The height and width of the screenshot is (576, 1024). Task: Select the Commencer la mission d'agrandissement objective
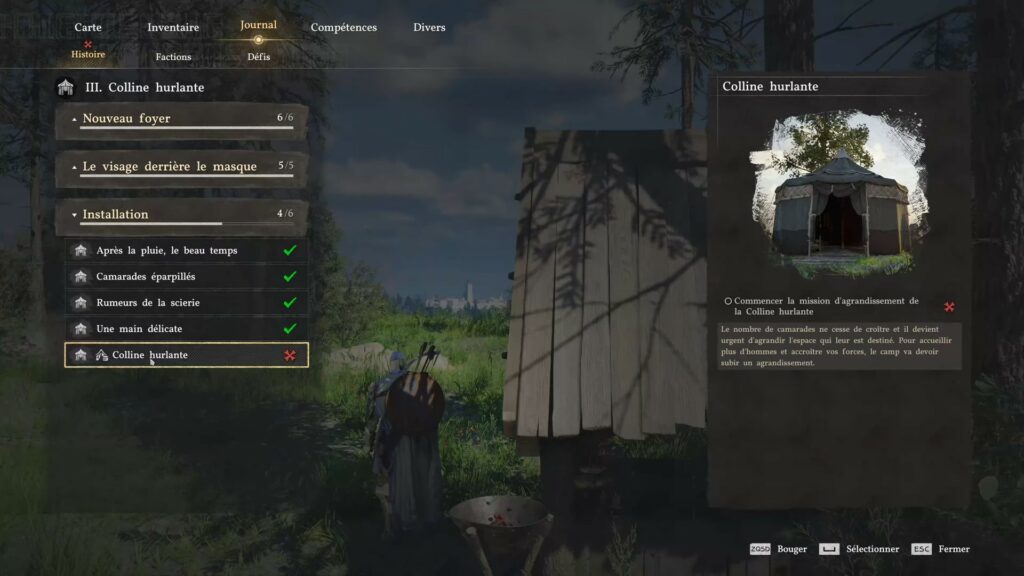click(x=825, y=306)
